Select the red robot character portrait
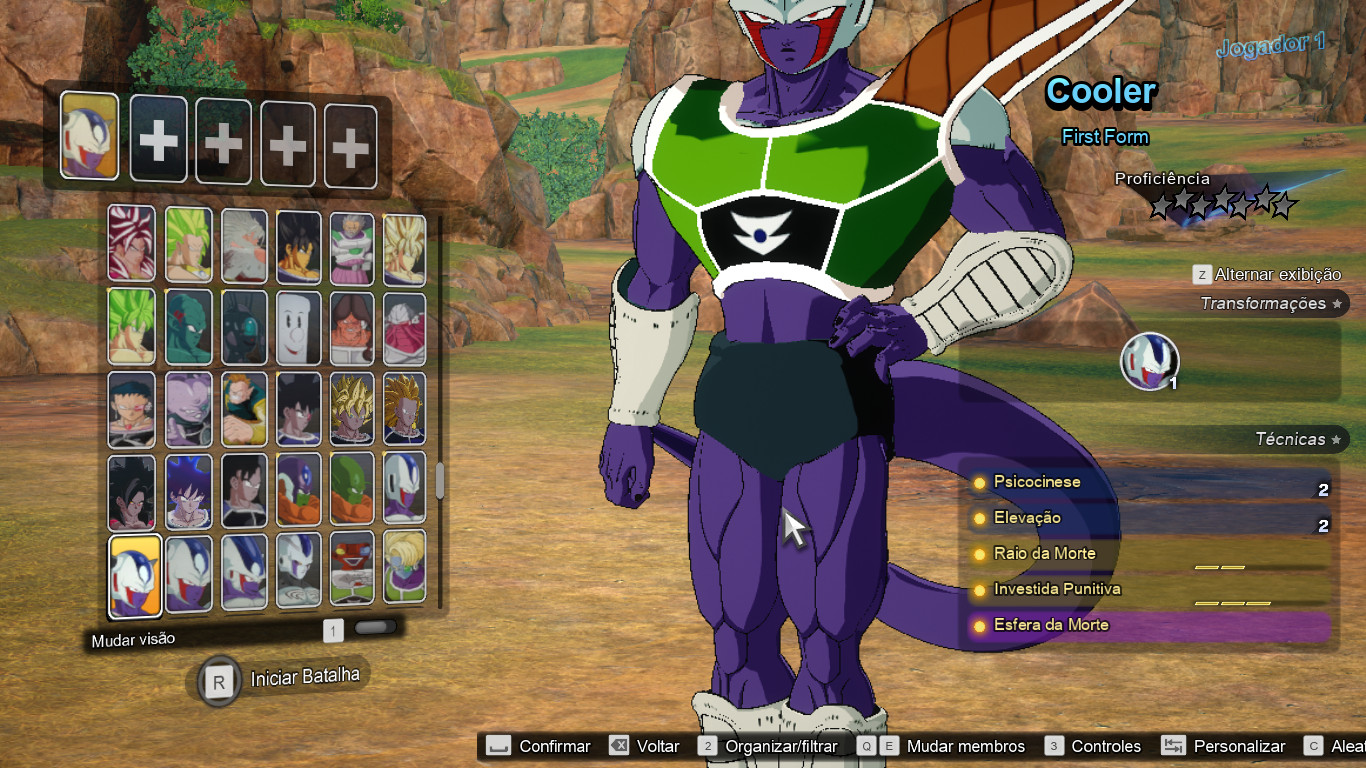The image size is (1366, 768). [x=352, y=569]
